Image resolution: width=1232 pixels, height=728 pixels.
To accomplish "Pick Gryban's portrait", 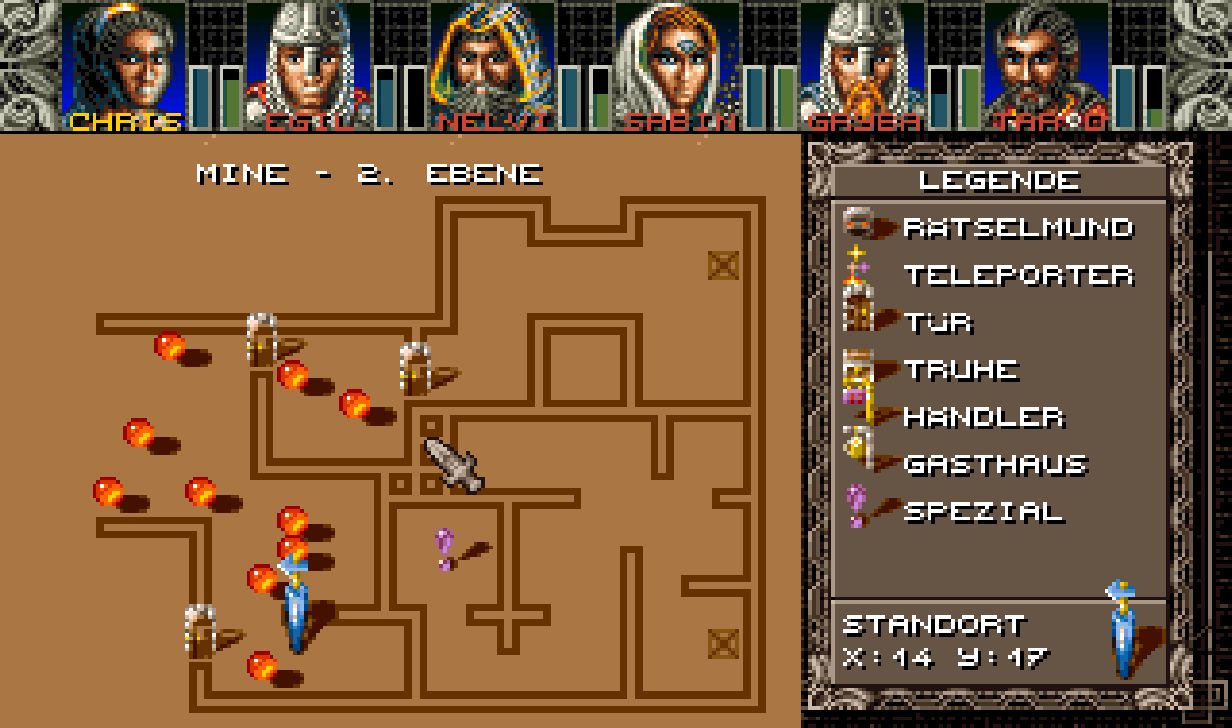I will click(x=862, y=62).
